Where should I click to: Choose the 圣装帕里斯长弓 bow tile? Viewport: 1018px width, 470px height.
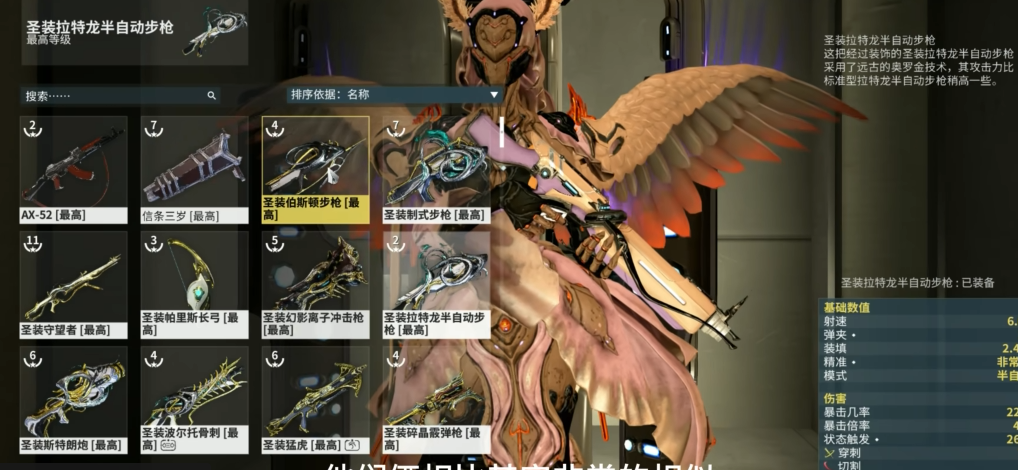[194, 283]
